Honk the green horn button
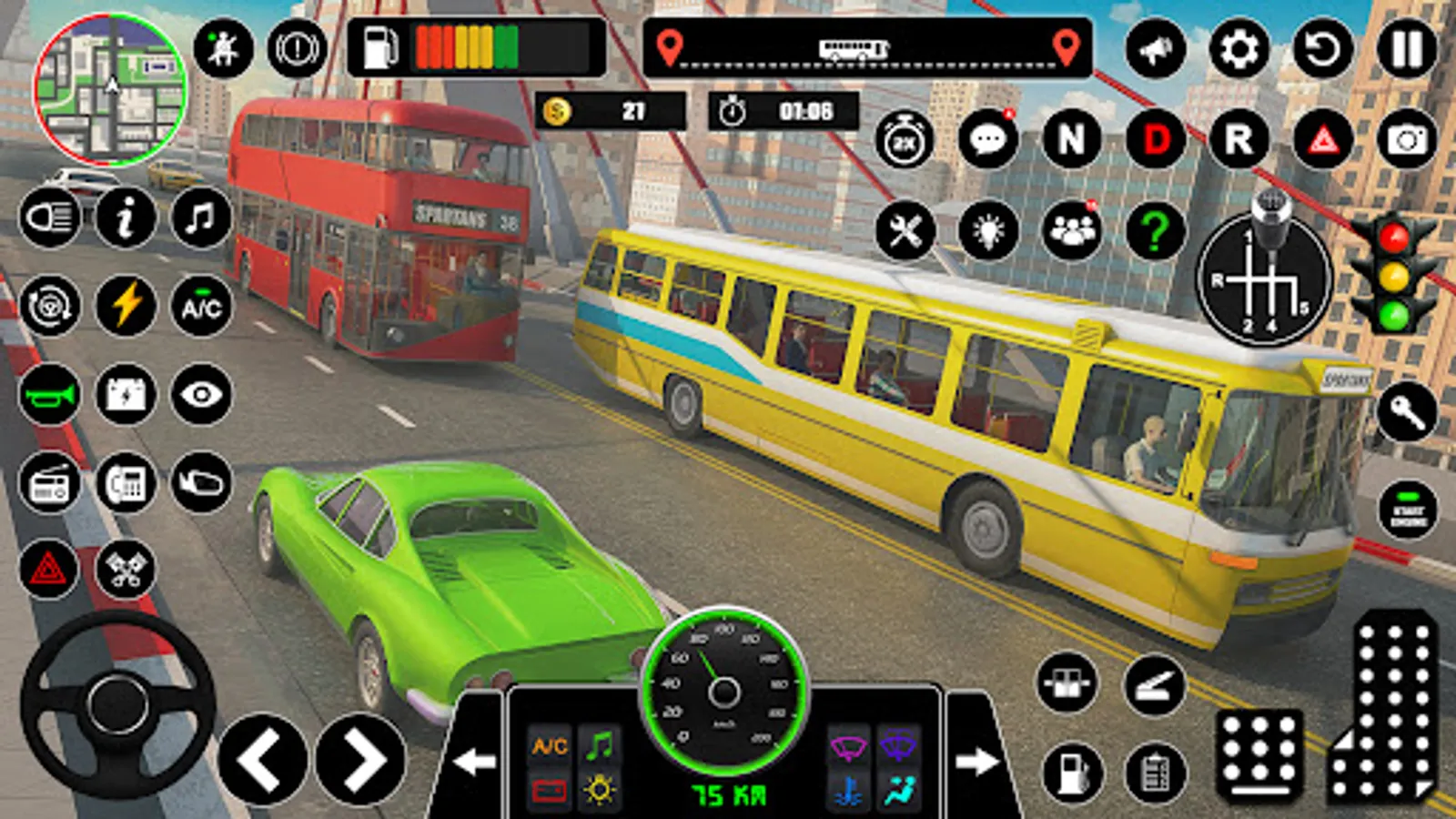This screenshot has height=819, width=1456. point(49,395)
